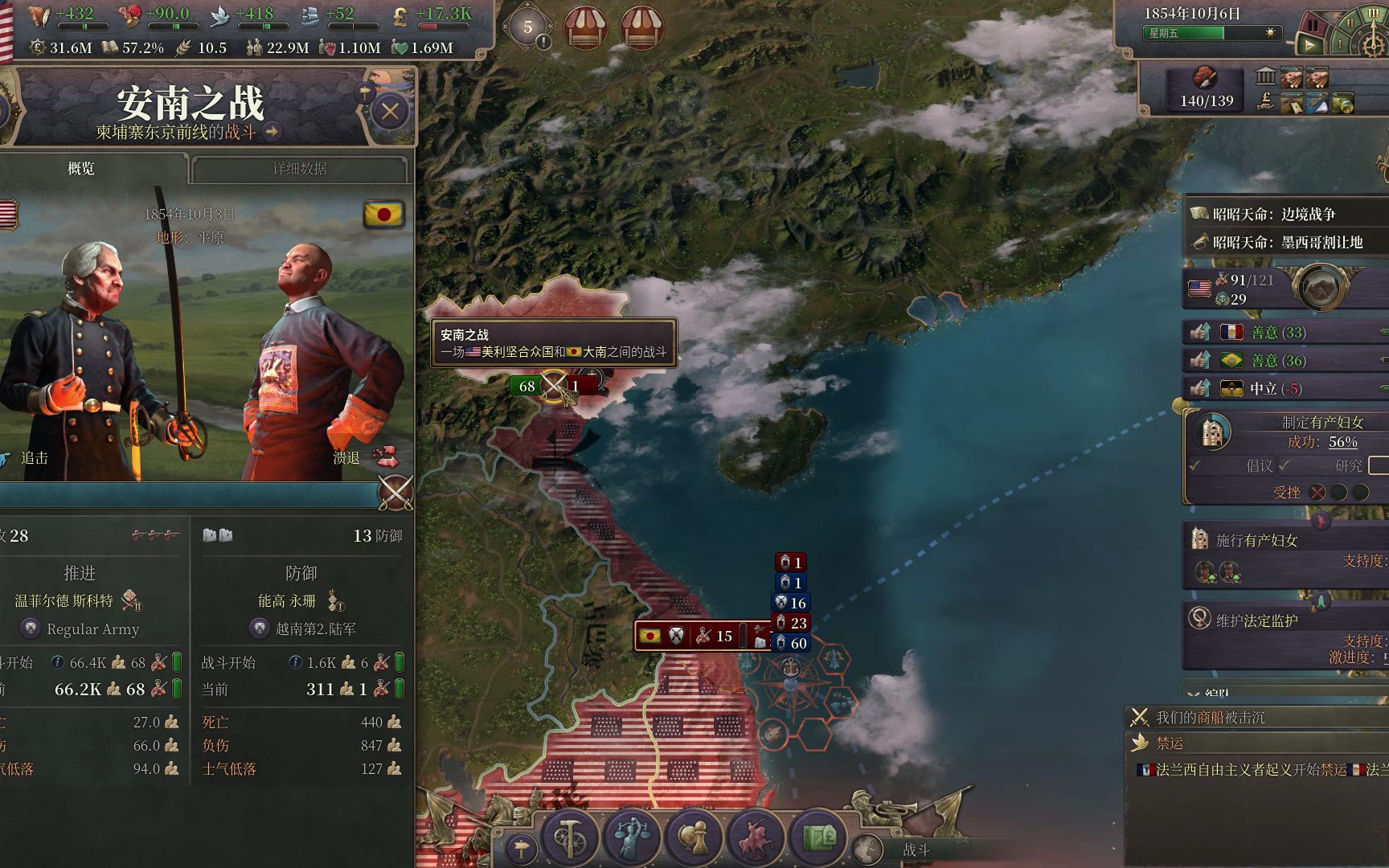Open the 我们的商船被击沉 notification
Screen dimensions: 1389x868
(x=1210, y=717)
